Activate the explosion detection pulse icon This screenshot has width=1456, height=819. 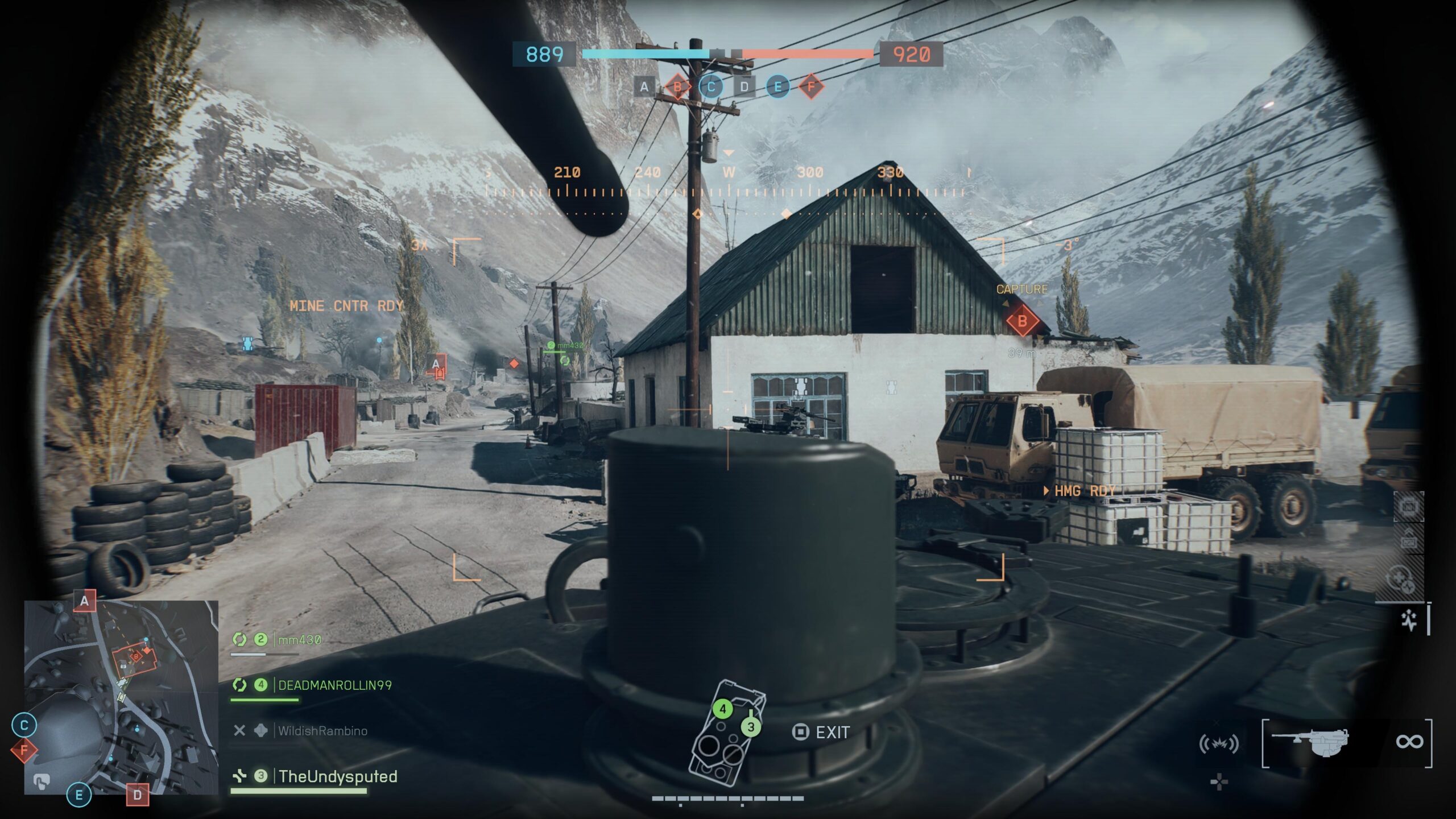[1218, 743]
